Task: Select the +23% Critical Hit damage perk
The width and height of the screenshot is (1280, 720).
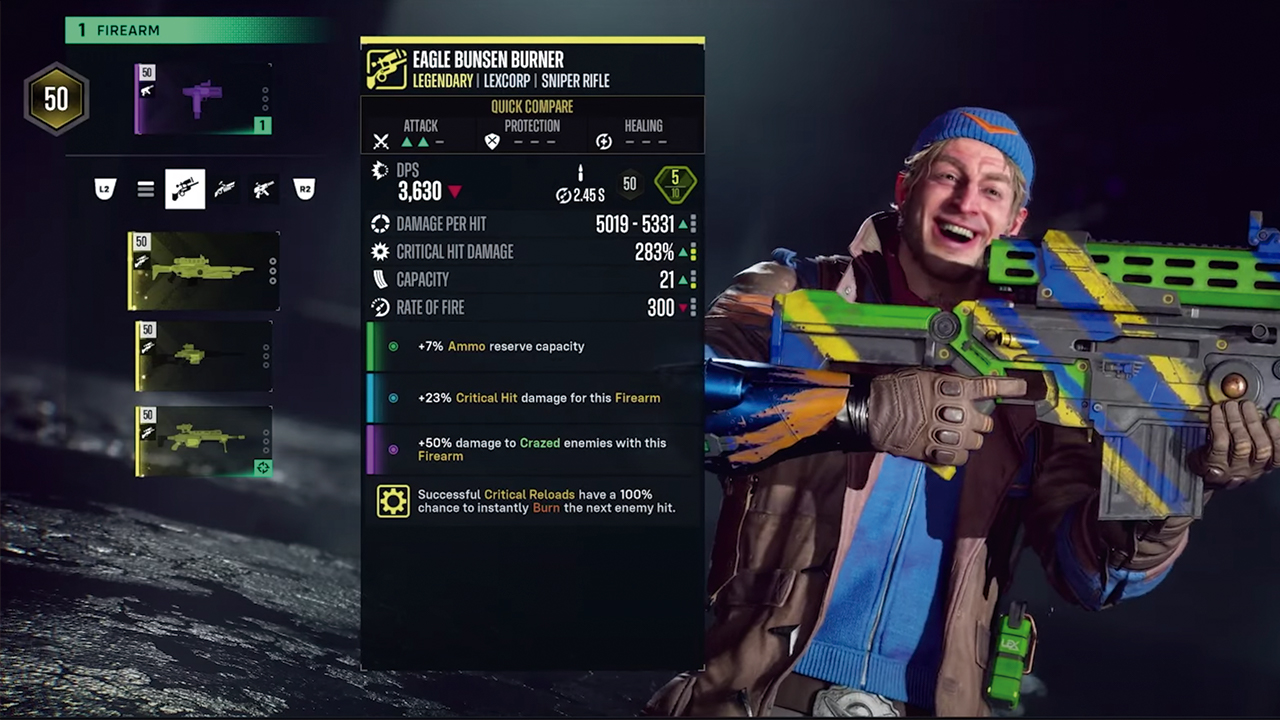Action: coord(538,398)
